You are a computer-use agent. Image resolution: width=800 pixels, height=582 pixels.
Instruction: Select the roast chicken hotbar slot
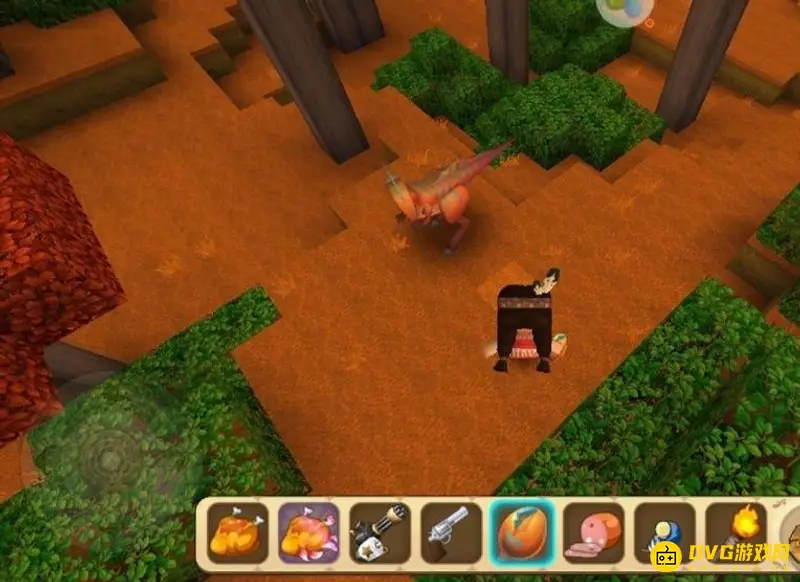[237, 532]
